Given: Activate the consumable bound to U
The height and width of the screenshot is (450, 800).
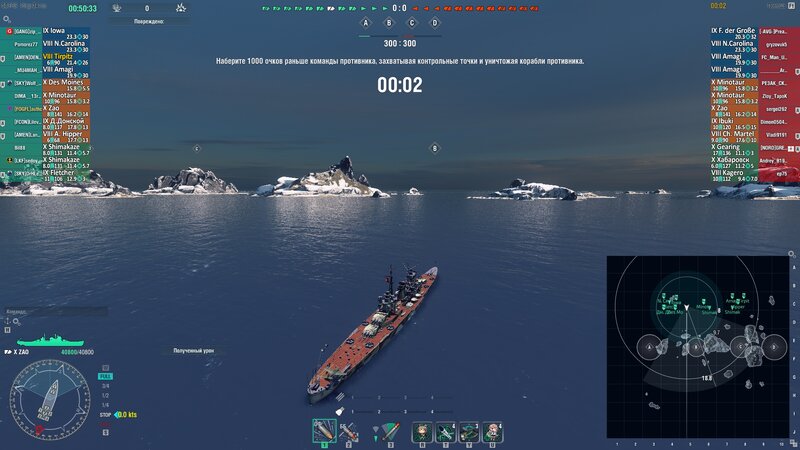Looking at the screenshot, I should click(x=492, y=431).
